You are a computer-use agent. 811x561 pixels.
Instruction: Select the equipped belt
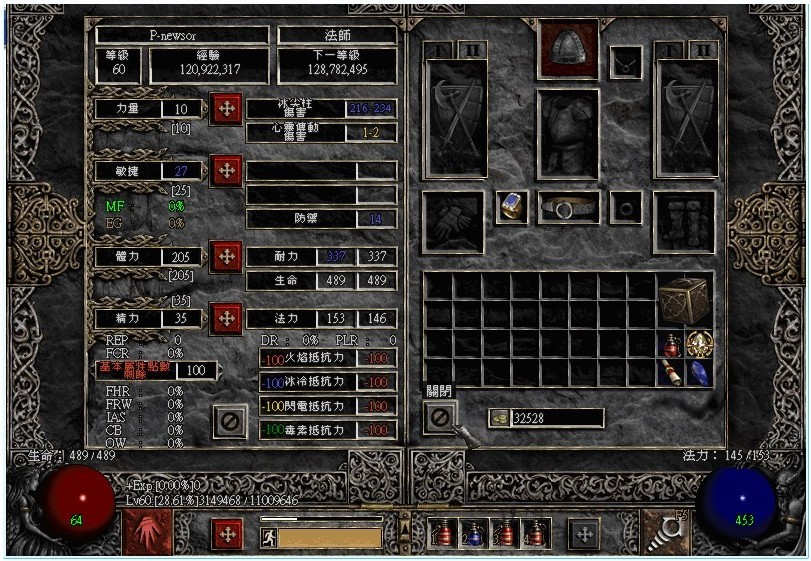click(x=568, y=208)
